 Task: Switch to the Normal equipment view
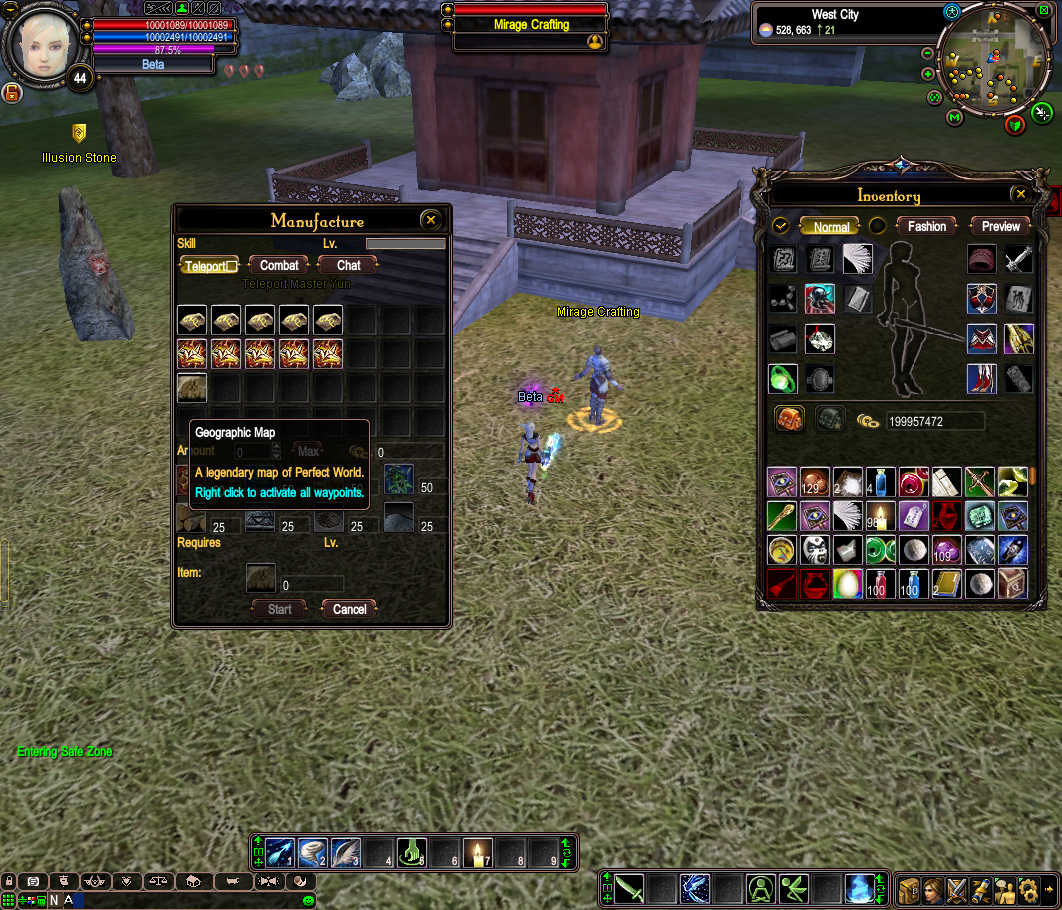tap(831, 227)
